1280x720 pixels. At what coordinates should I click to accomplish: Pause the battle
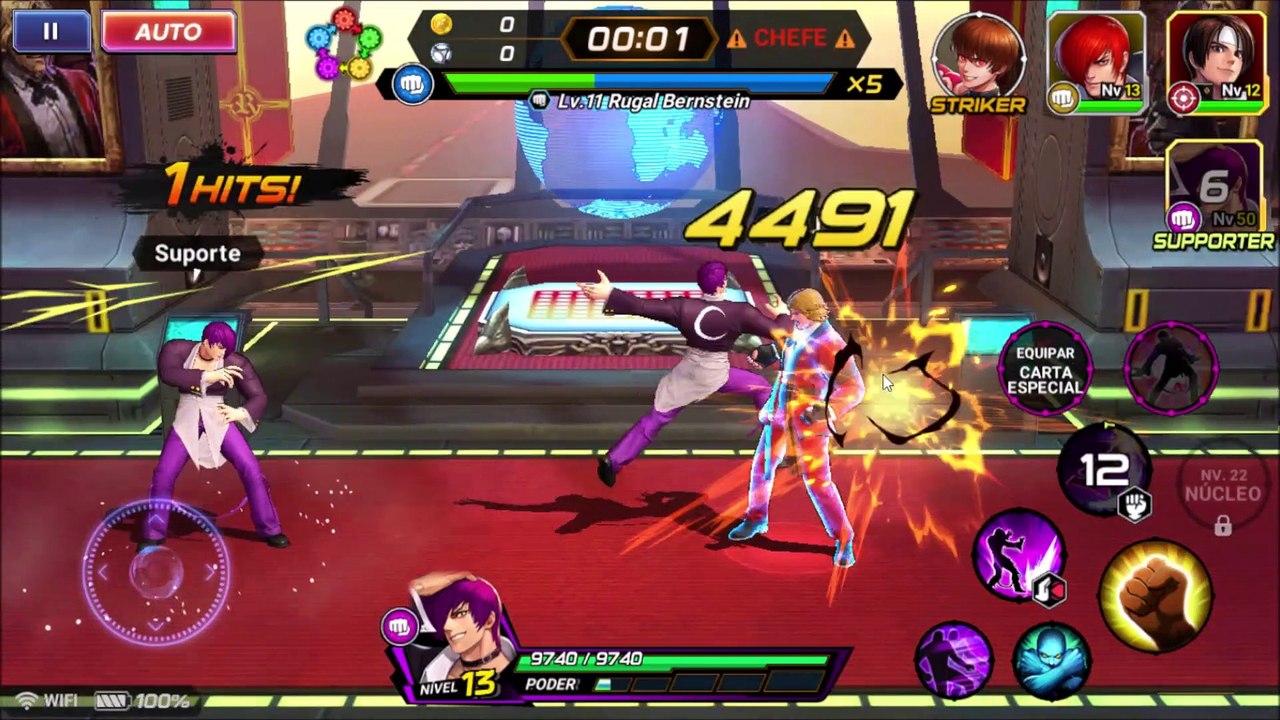pos(50,32)
